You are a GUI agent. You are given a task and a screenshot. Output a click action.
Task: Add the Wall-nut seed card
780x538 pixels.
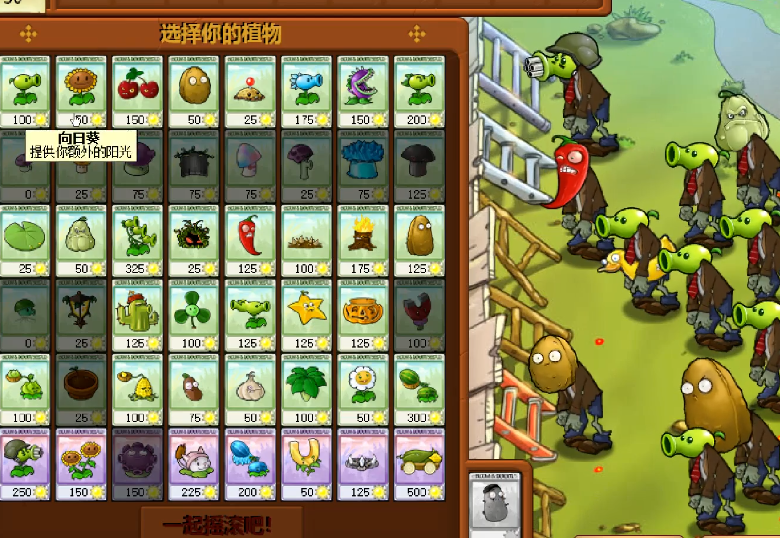click(x=195, y=91)
